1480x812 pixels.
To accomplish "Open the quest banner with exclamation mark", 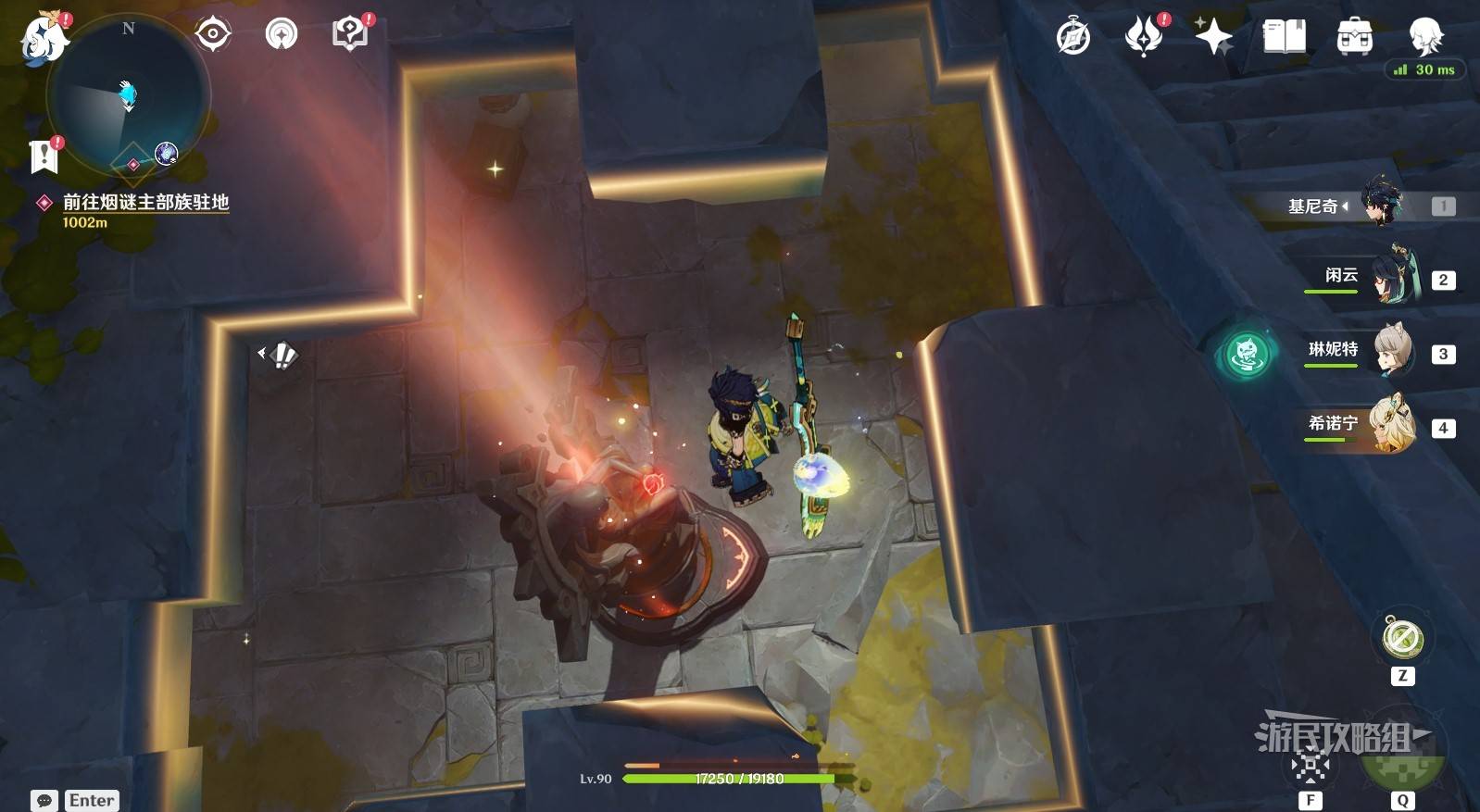I will pos(44,157).
